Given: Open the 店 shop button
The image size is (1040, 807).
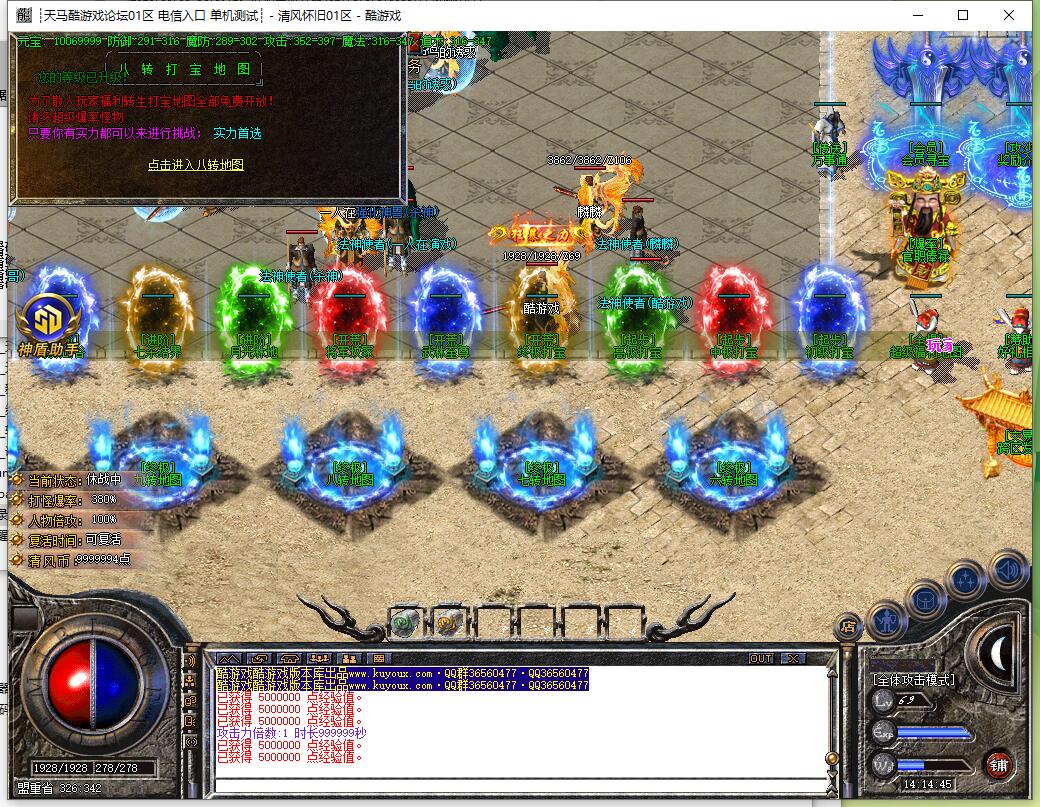Looking at the screenshot, I should [x=848, y=627].
